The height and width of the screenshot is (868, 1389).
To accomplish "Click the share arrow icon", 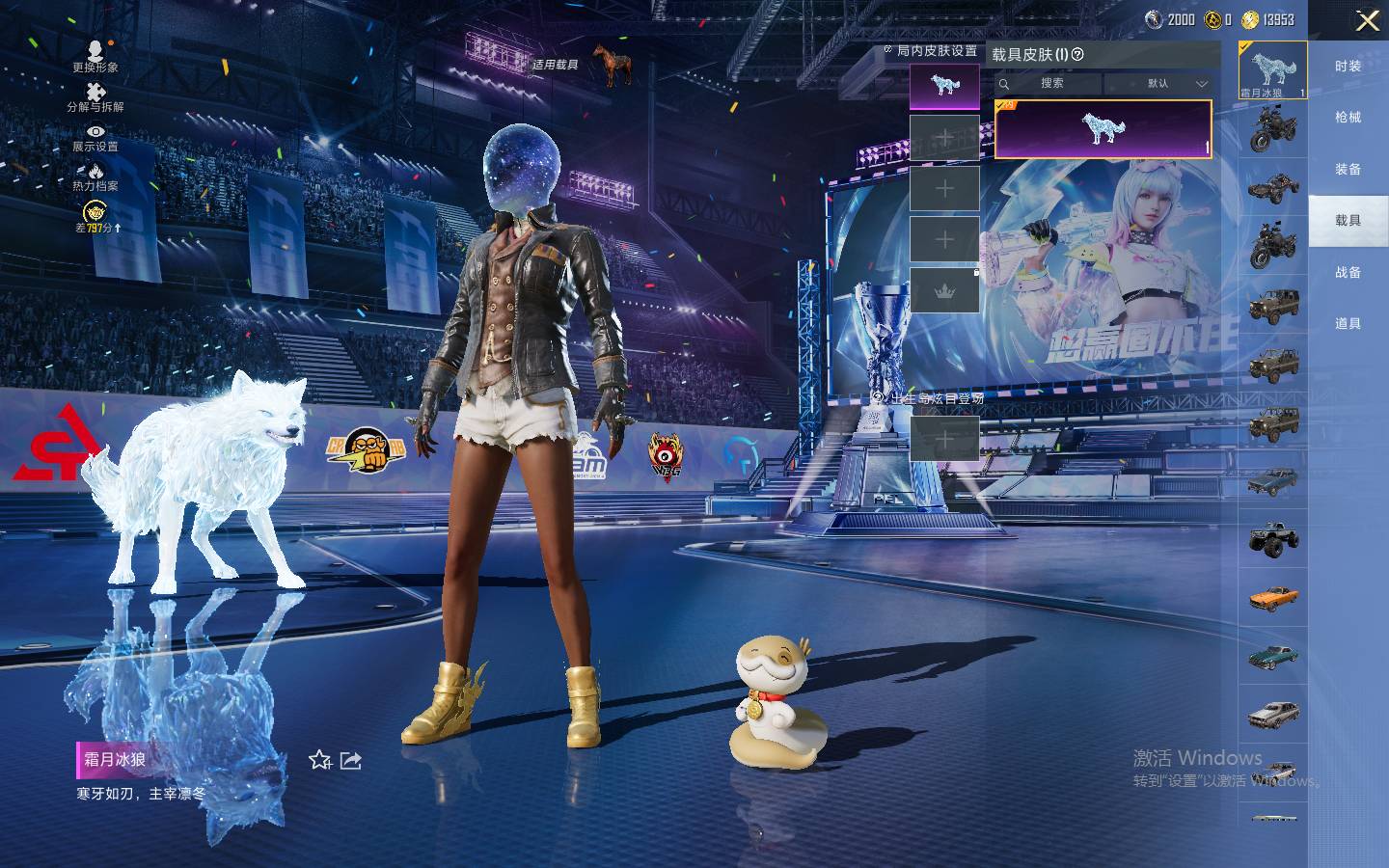I will pos(351,761).
